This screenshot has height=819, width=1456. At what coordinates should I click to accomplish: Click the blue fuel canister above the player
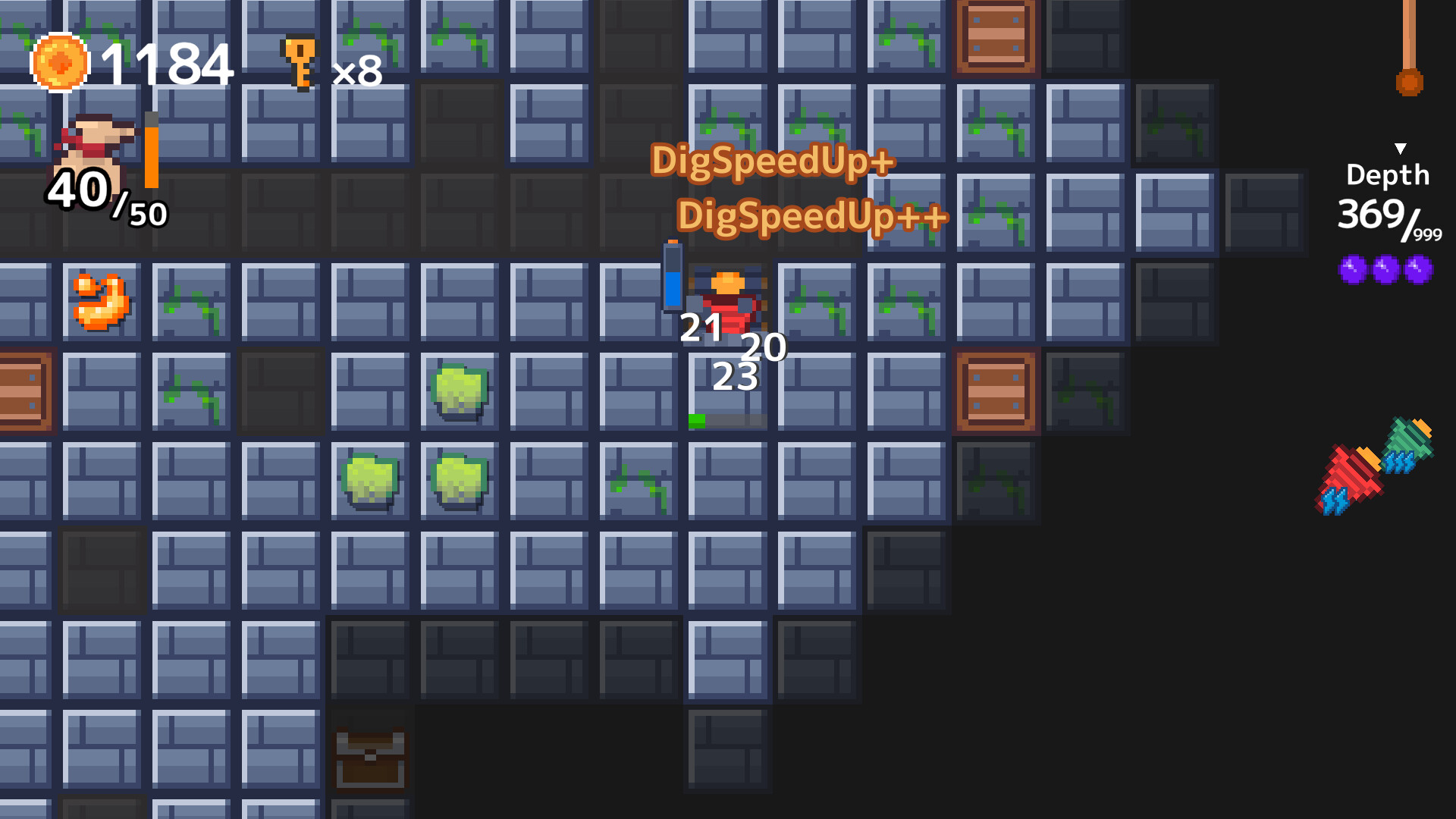pyautogui.click(x=673, y=277)
